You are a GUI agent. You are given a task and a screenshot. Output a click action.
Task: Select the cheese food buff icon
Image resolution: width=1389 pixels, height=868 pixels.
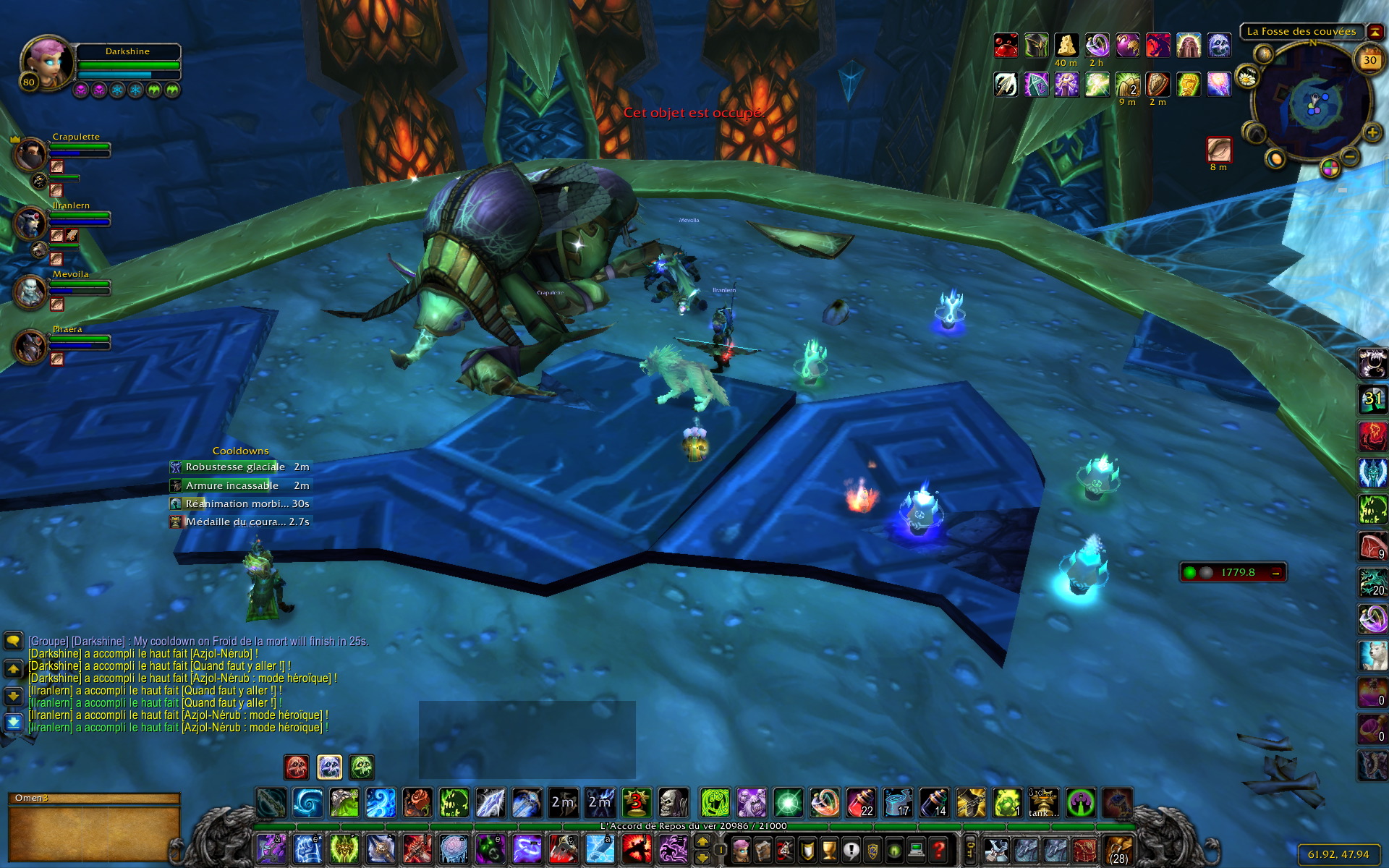pos(1066,46)
